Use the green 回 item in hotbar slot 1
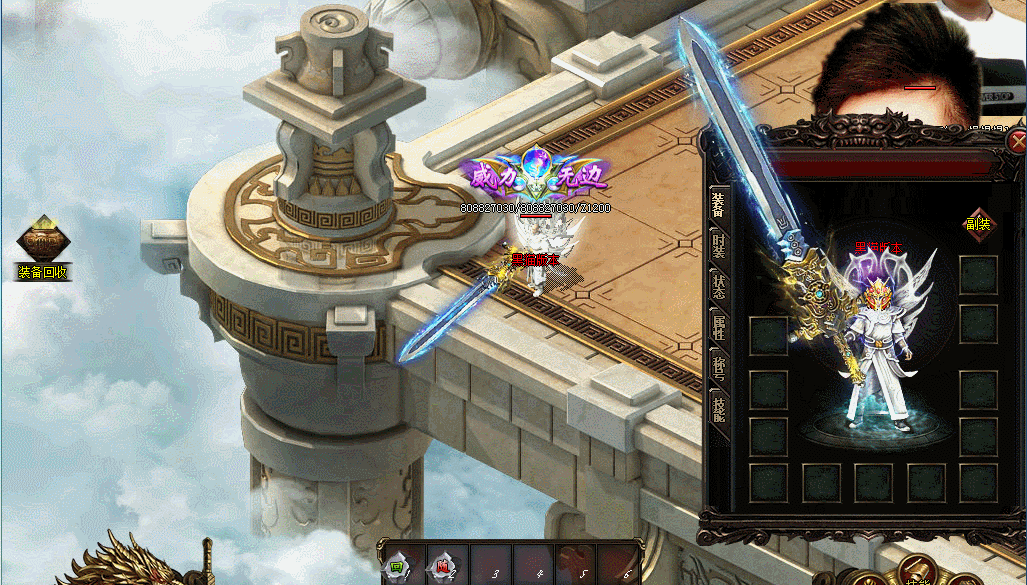 [x=396, y=567]
